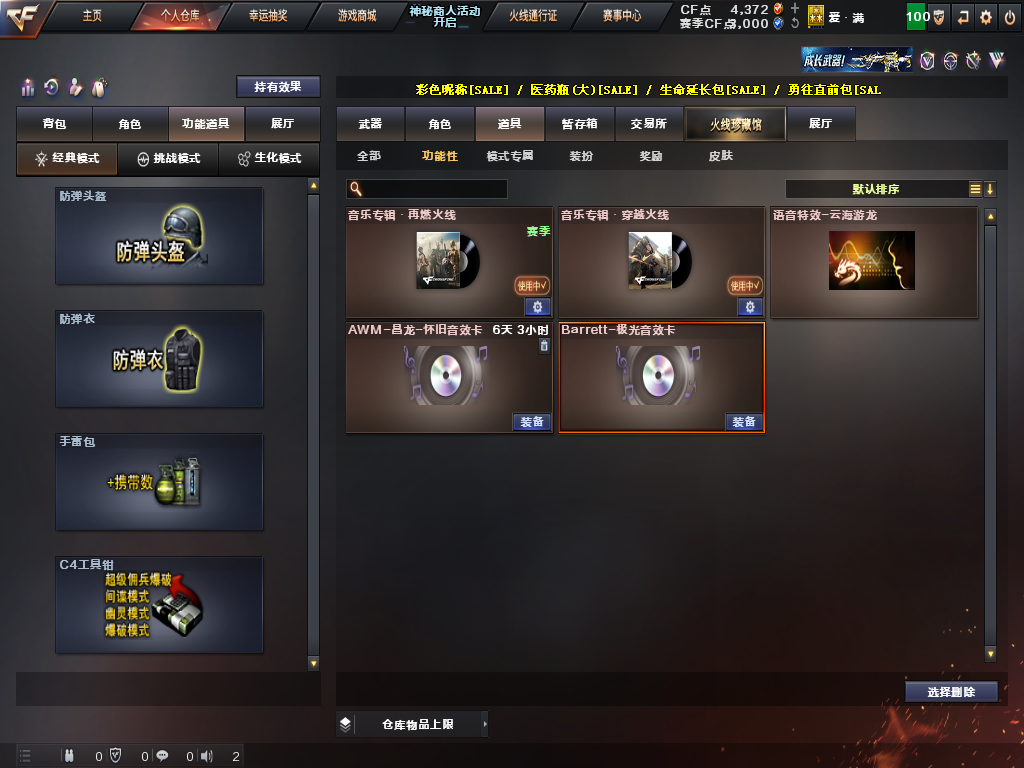Open 火线通行证 battle pass

(532, 16)
